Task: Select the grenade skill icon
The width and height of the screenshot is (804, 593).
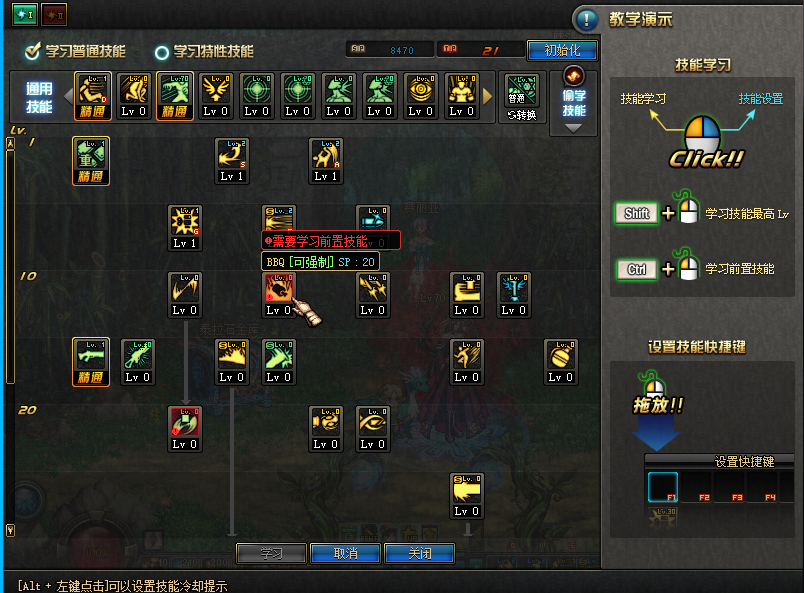Action: [561, 356]
